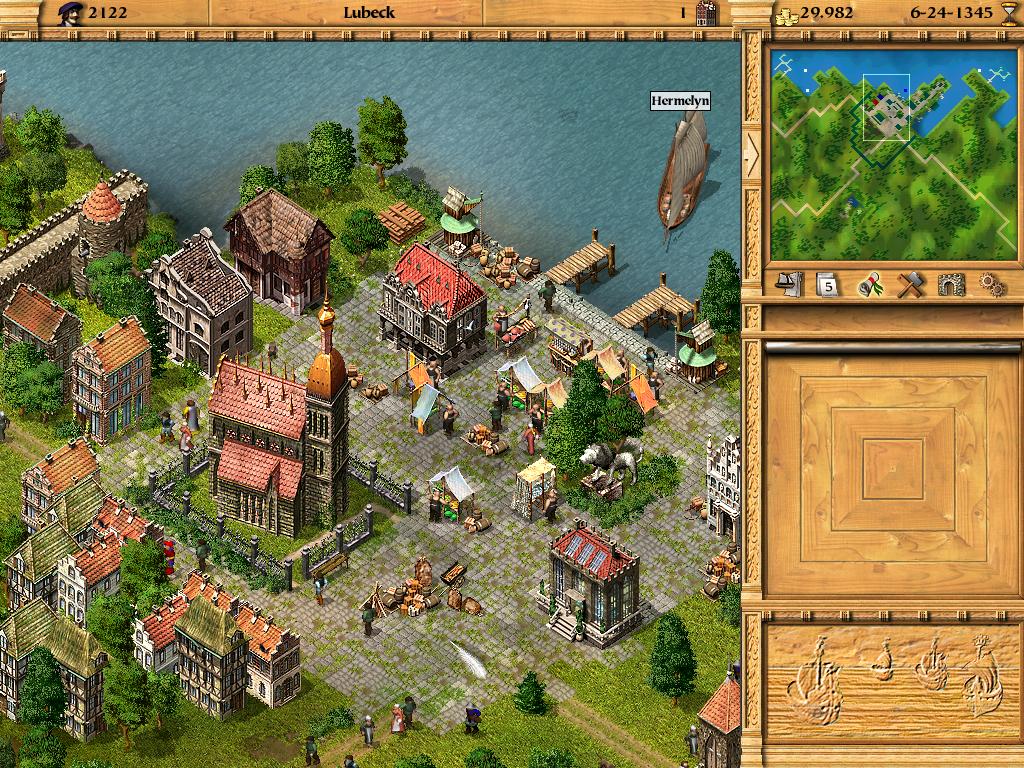
Task: Open the gears options menu
Action: 990,284
